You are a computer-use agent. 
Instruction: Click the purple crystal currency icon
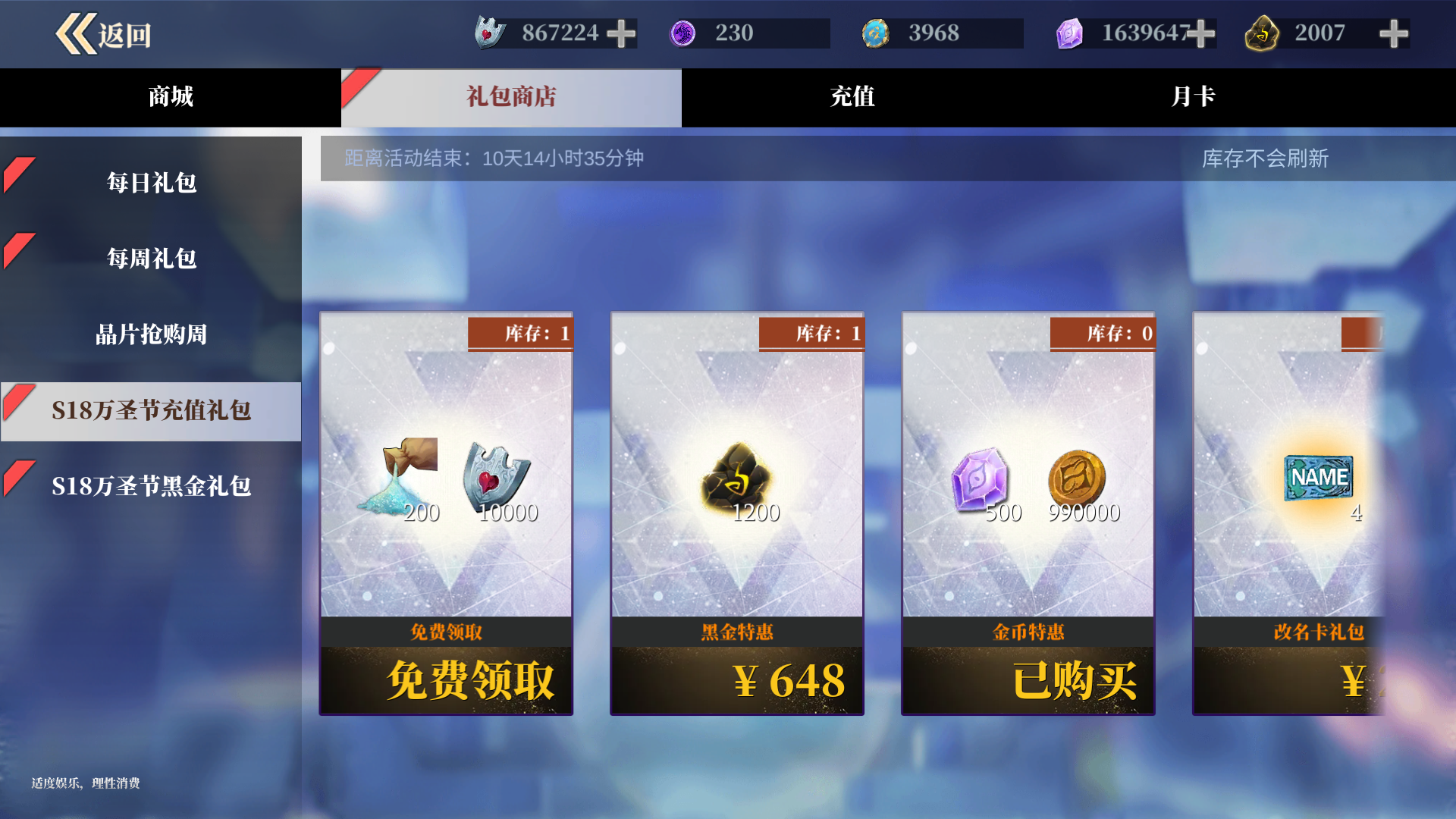coord(1070,33)
